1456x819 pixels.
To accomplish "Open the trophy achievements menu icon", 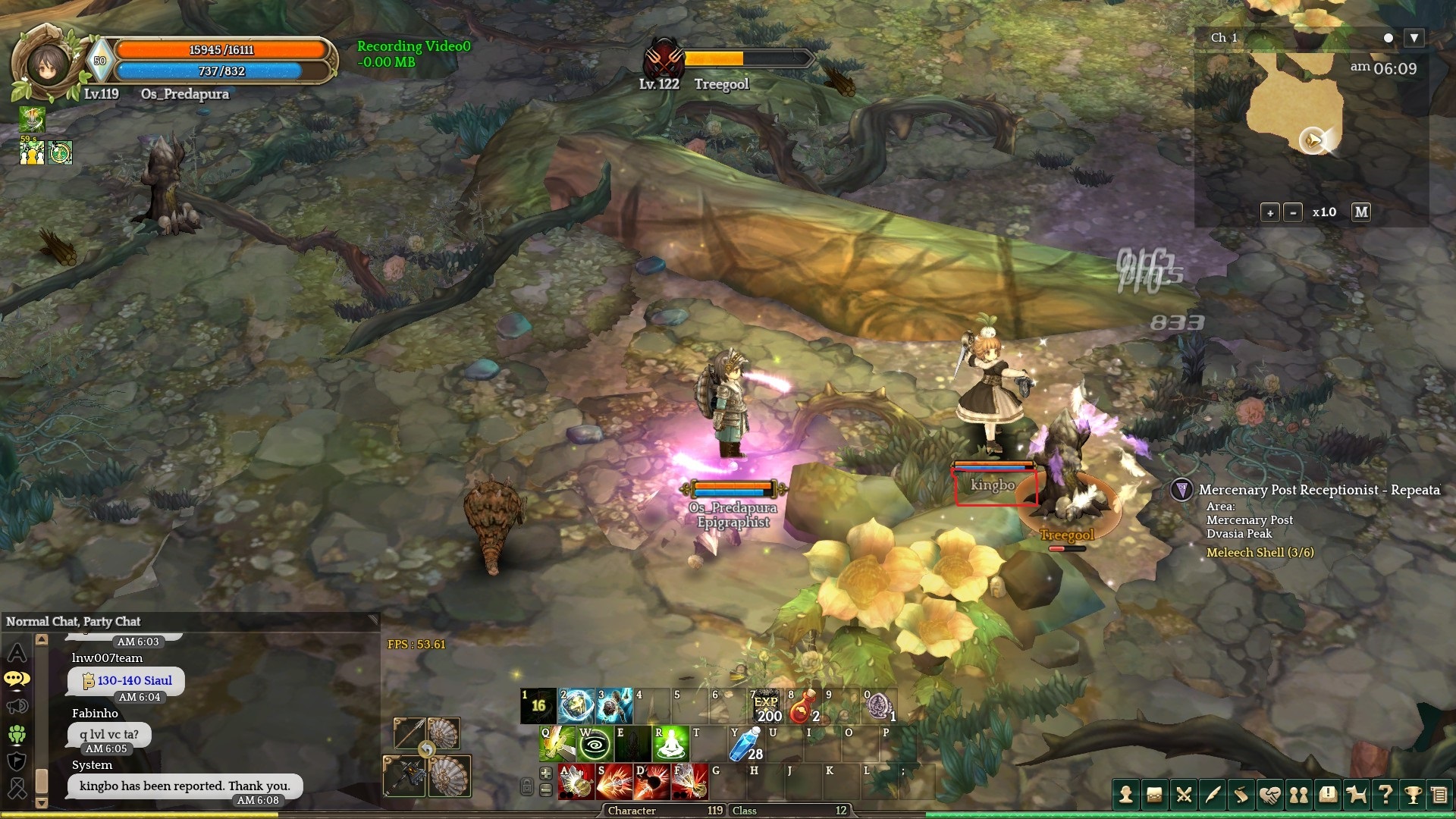I will 1413,795.
